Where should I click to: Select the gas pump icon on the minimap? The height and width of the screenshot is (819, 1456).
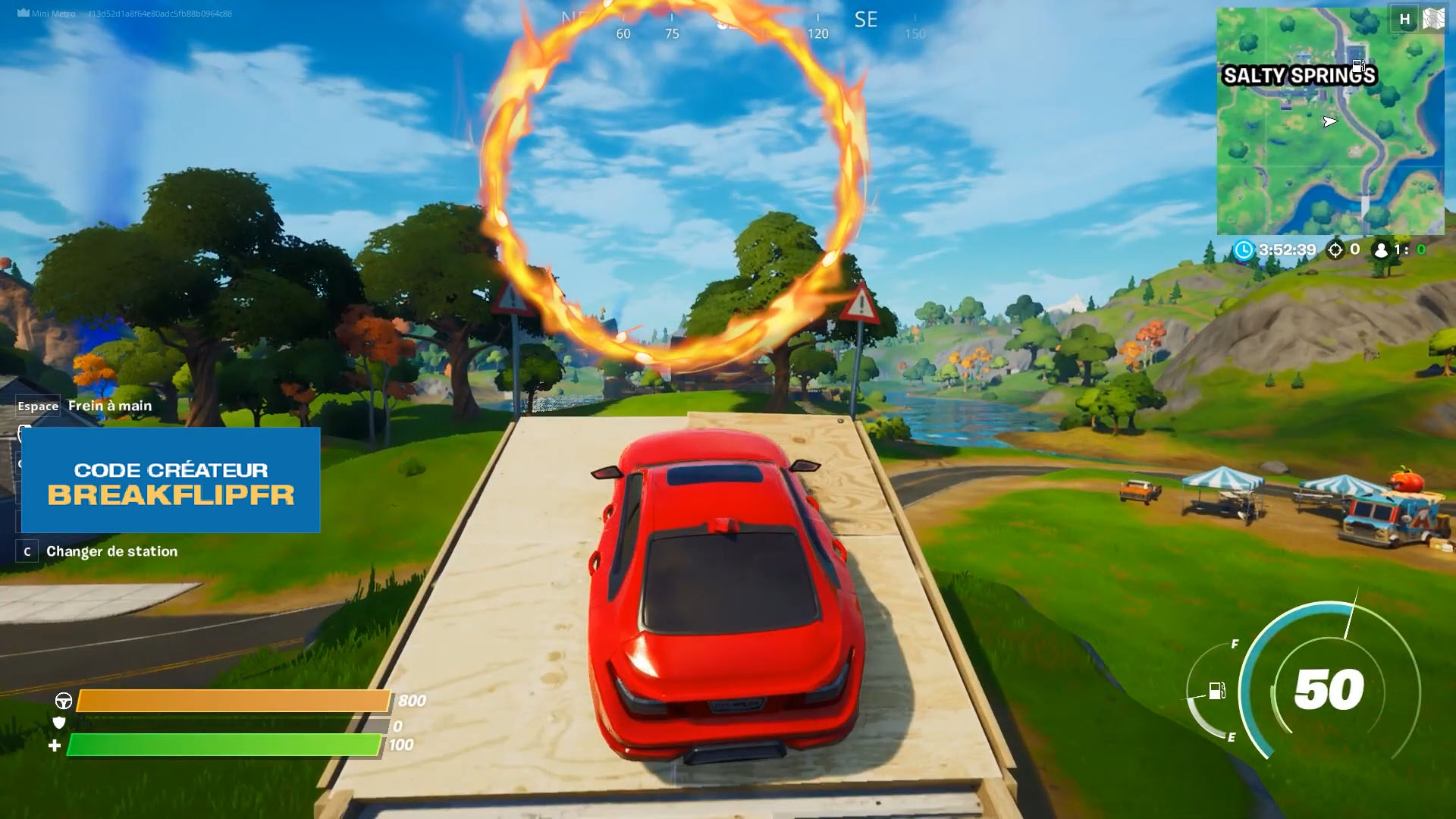[x=1360, y=65]
